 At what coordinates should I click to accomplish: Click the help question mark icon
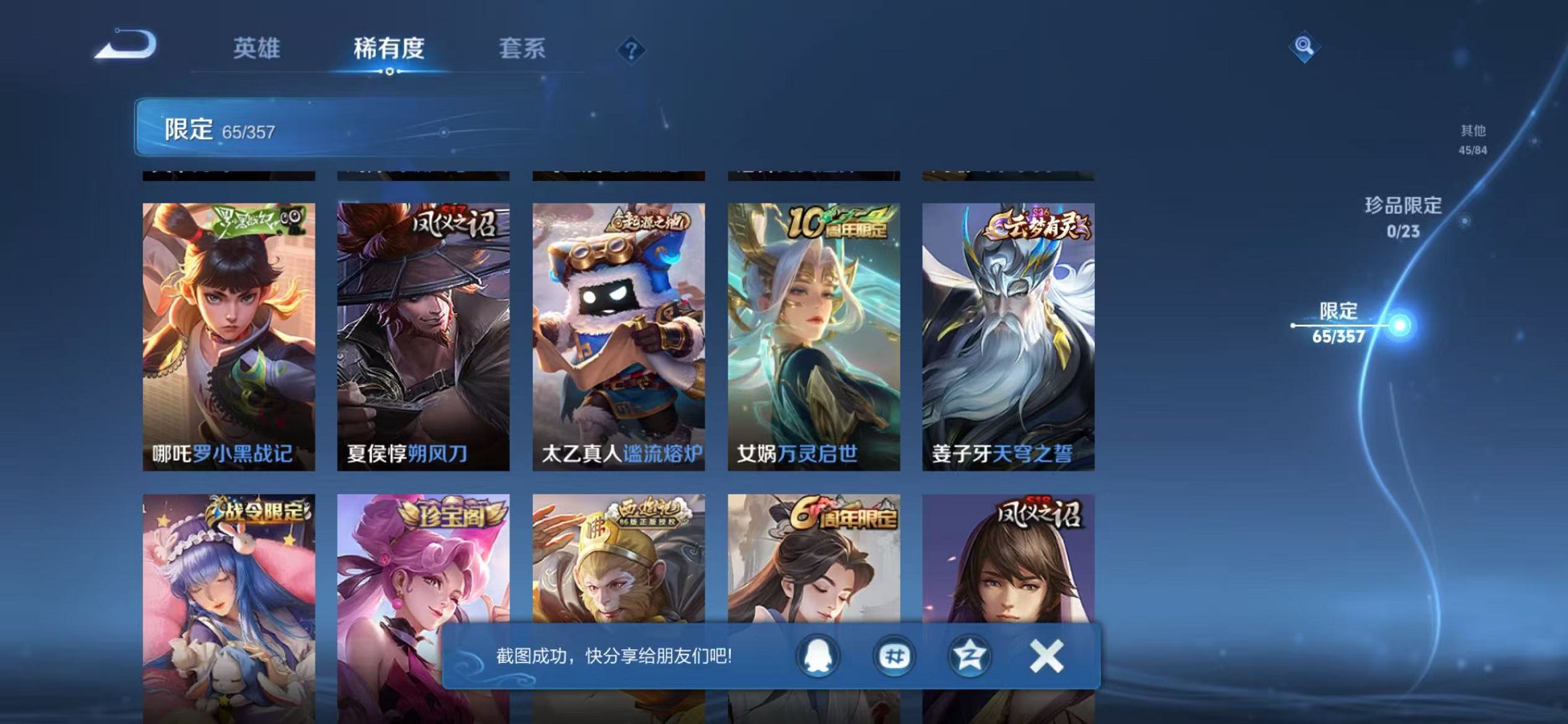[633, 50]
